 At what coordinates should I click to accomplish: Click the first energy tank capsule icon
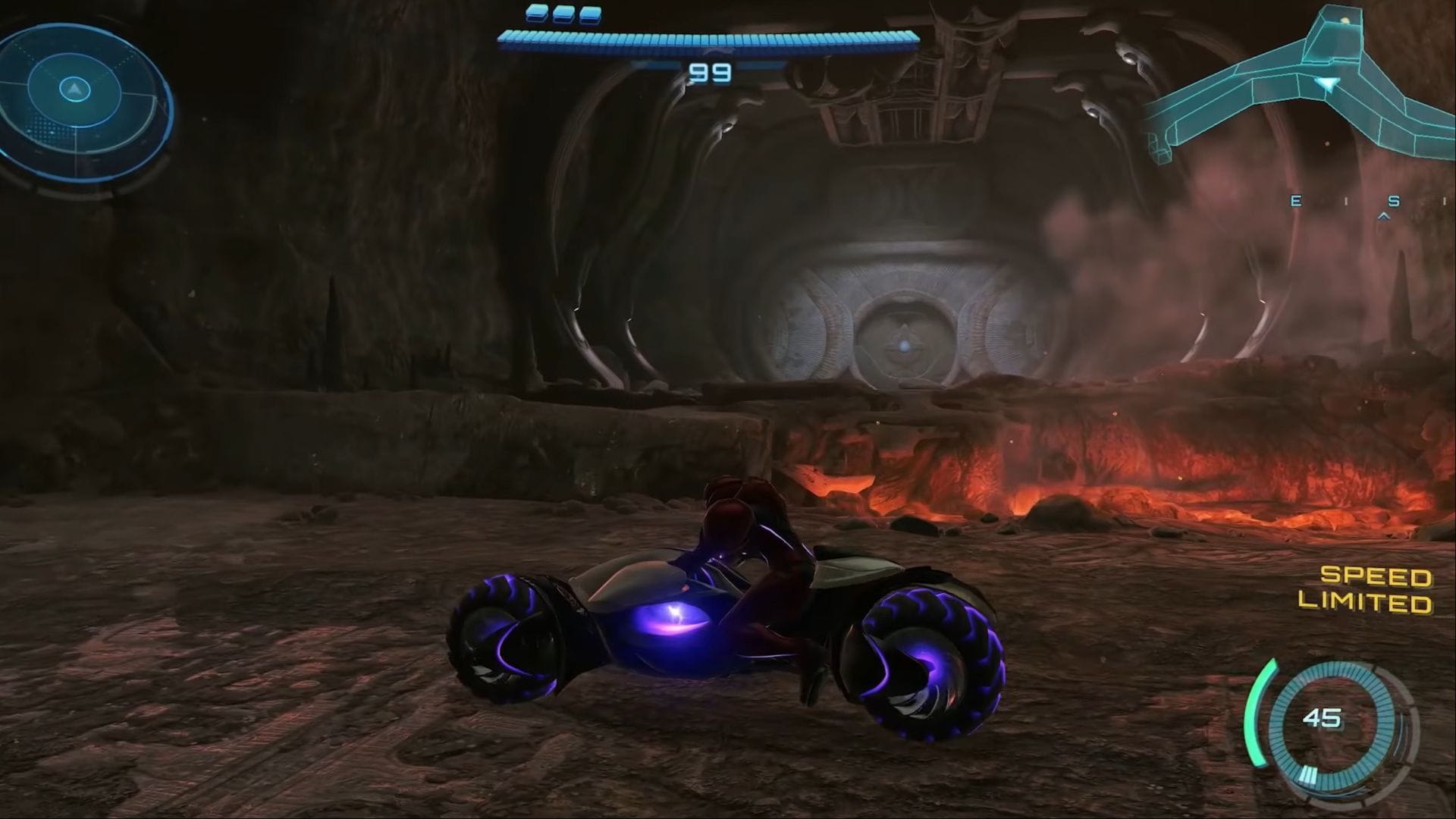[x=535, y=14]
